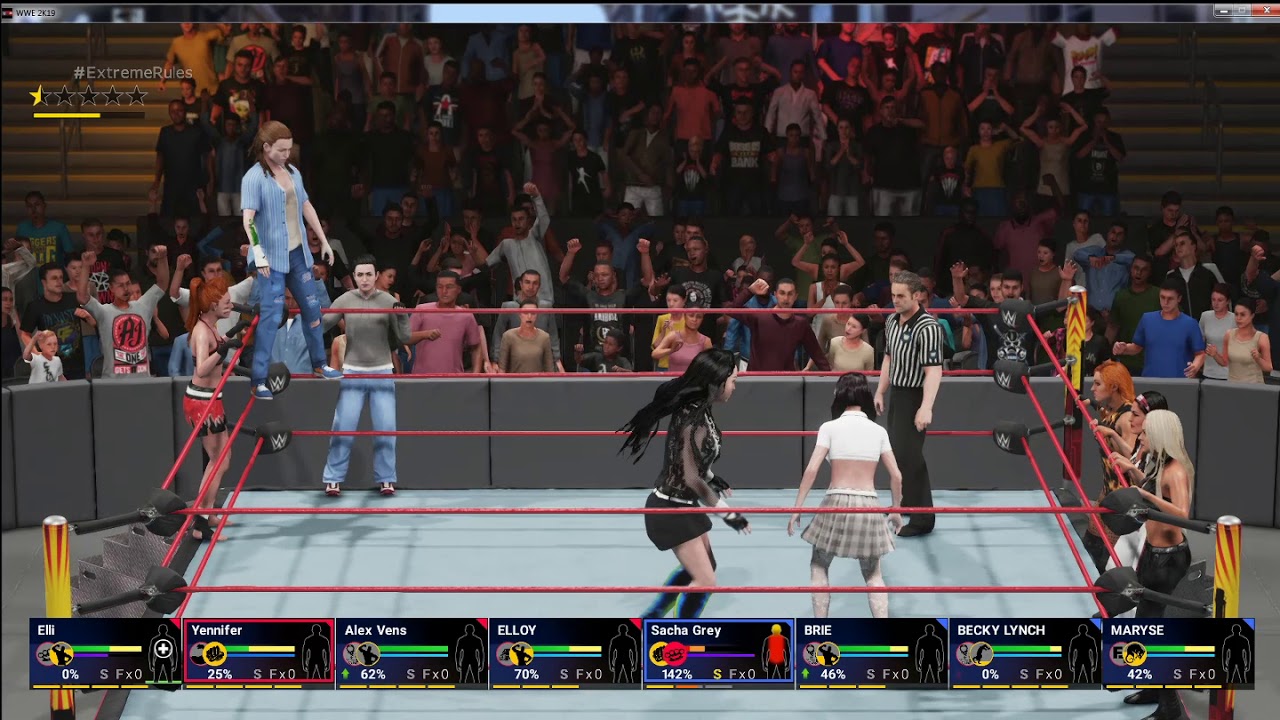Click Elli's body figure with plus symbol
The width and height of the screenshot is (1280, 720).
(163, 651)
